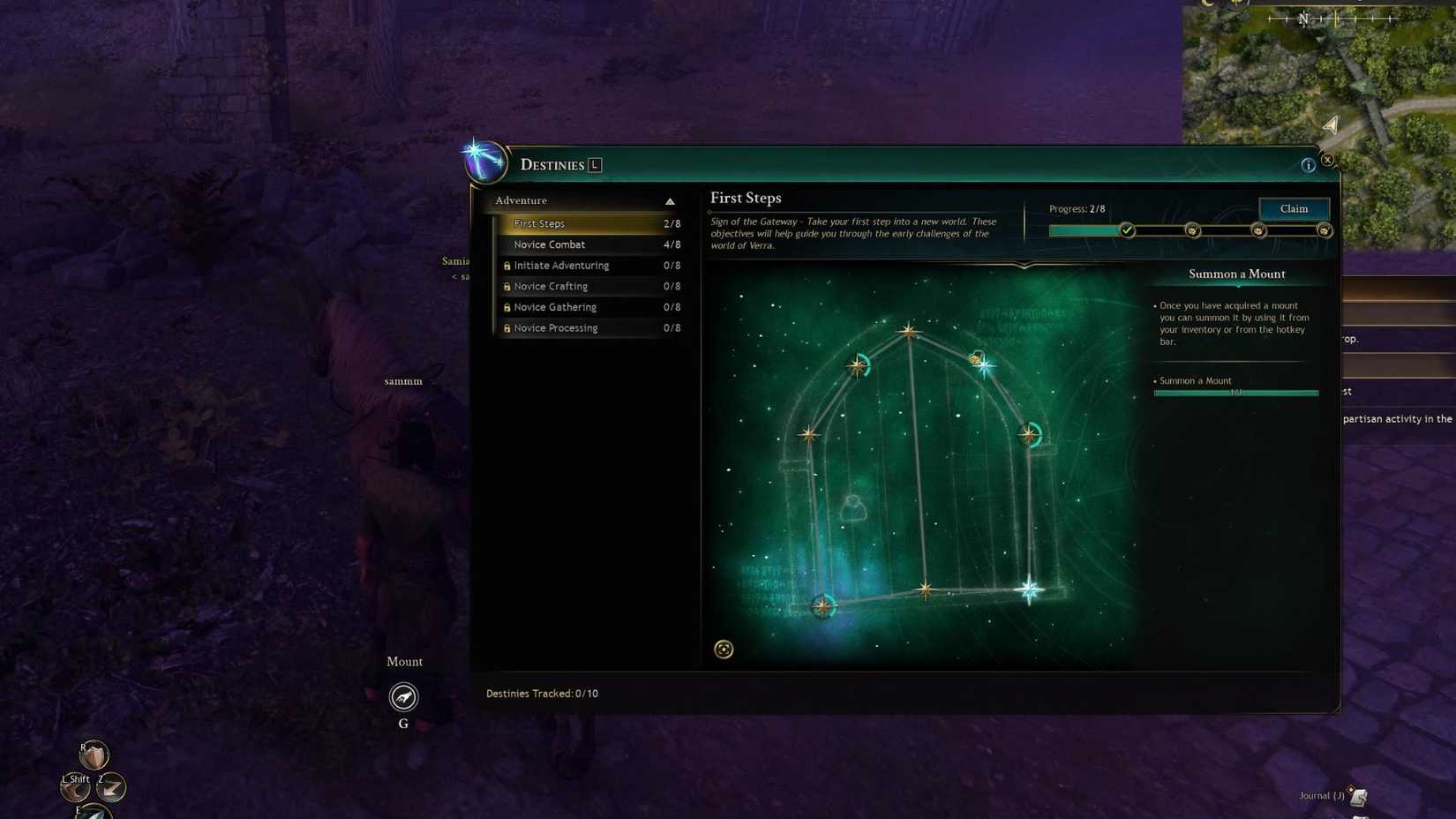
Task: Select the bright star at the constellation's bottom right
Action: pos(1029,588)
